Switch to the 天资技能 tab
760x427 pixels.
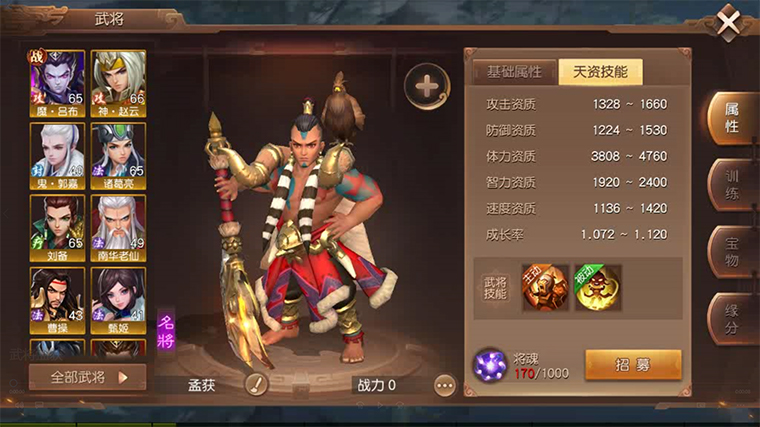click(x=600, y=71)
